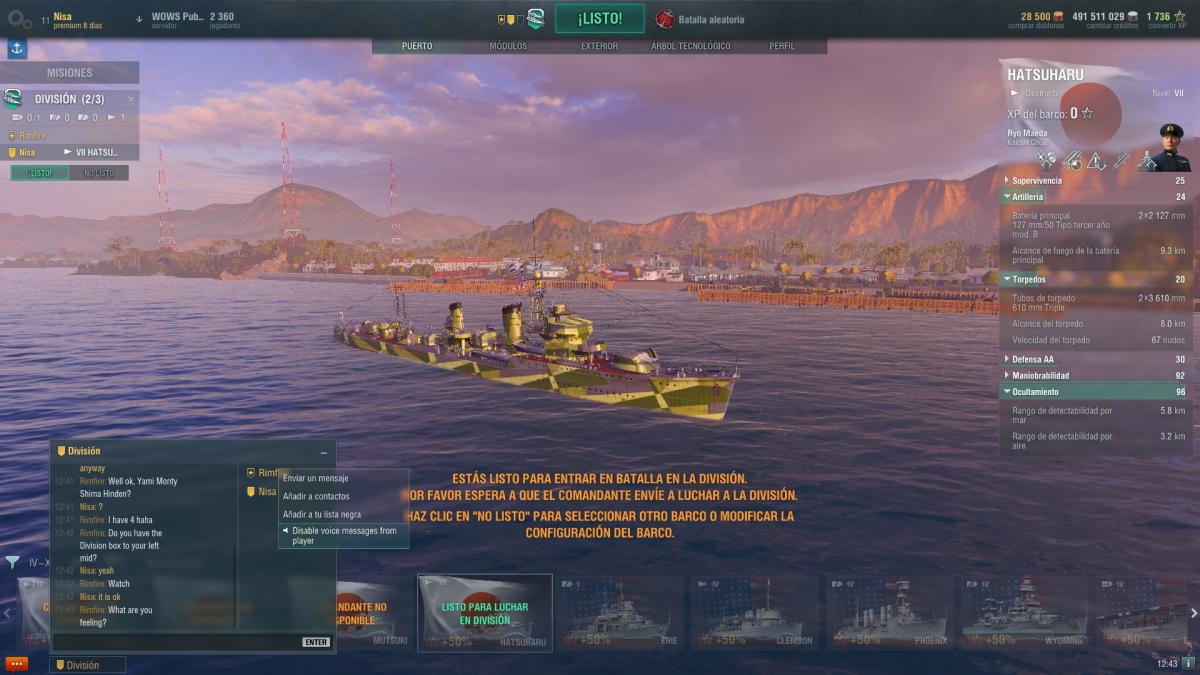Image resolution: width=1200 pixels, height=675 pixels.
Task: Click the ¡LISTO! battle button
Action: tap(599, 18)
